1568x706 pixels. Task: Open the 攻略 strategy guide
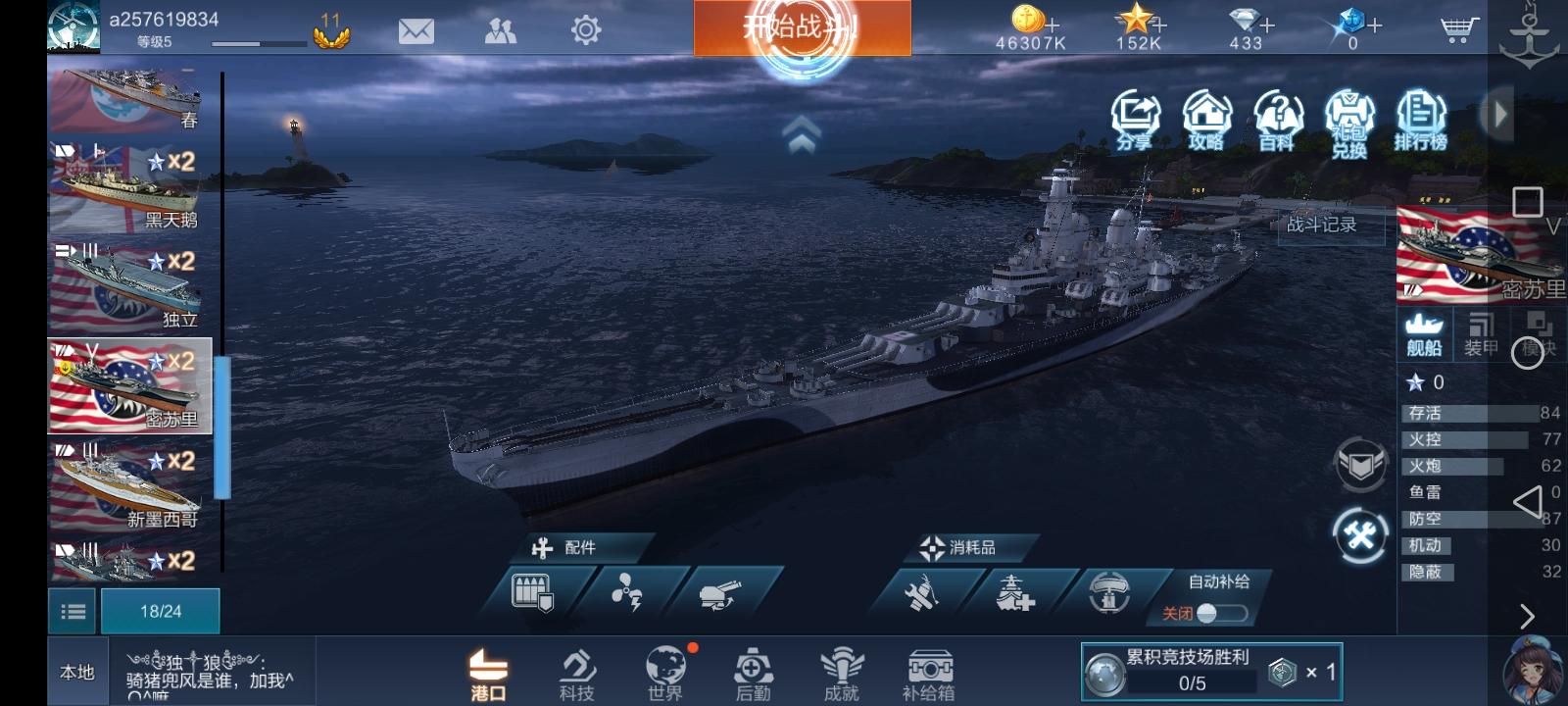point(1207,113)
